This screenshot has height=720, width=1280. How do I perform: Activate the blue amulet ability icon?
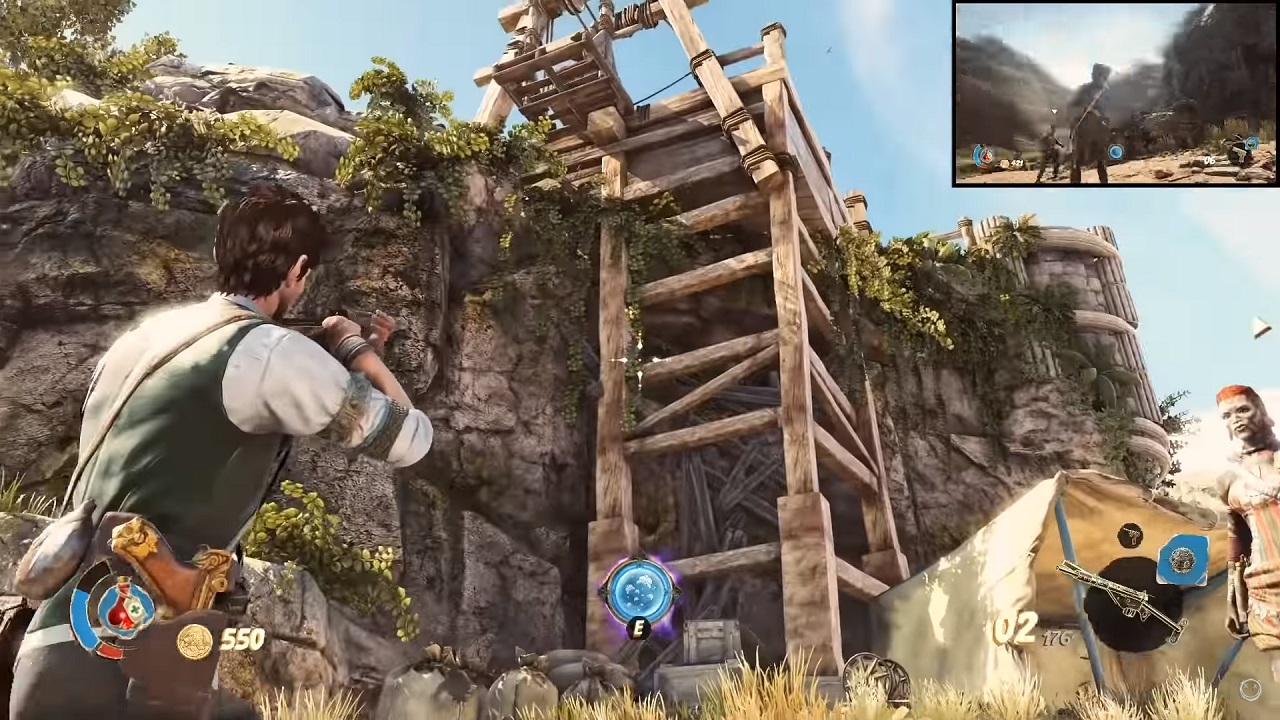pyautogui.click(x=1183, y=560)
